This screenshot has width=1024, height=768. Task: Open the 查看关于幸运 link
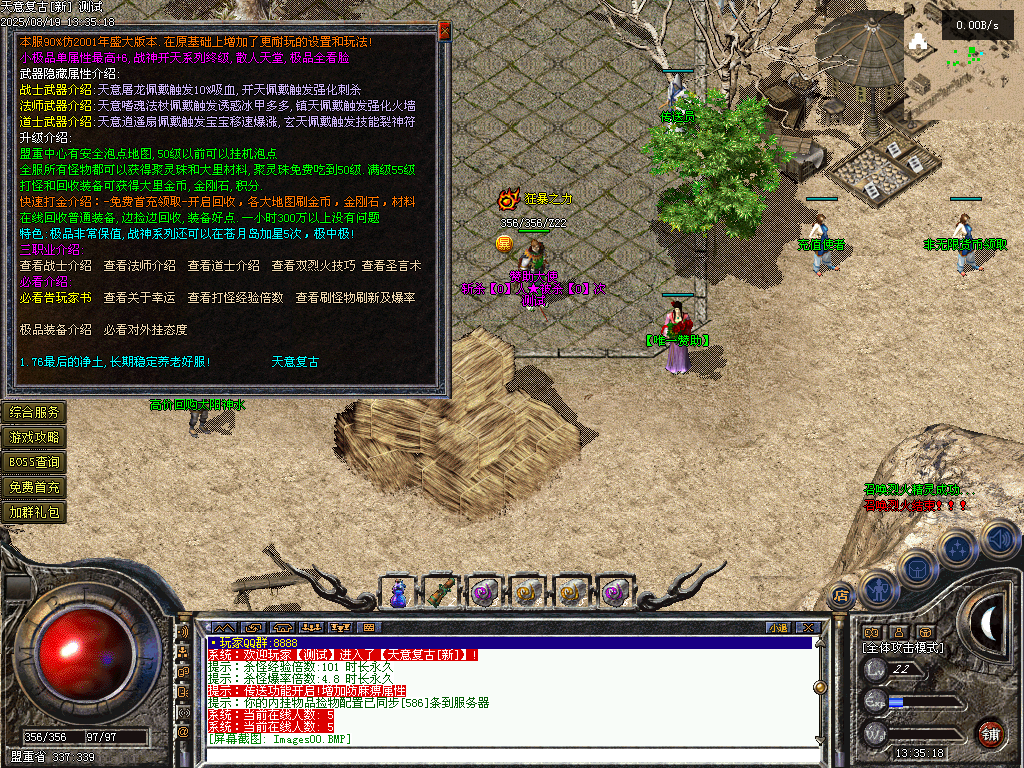point(140,298)
